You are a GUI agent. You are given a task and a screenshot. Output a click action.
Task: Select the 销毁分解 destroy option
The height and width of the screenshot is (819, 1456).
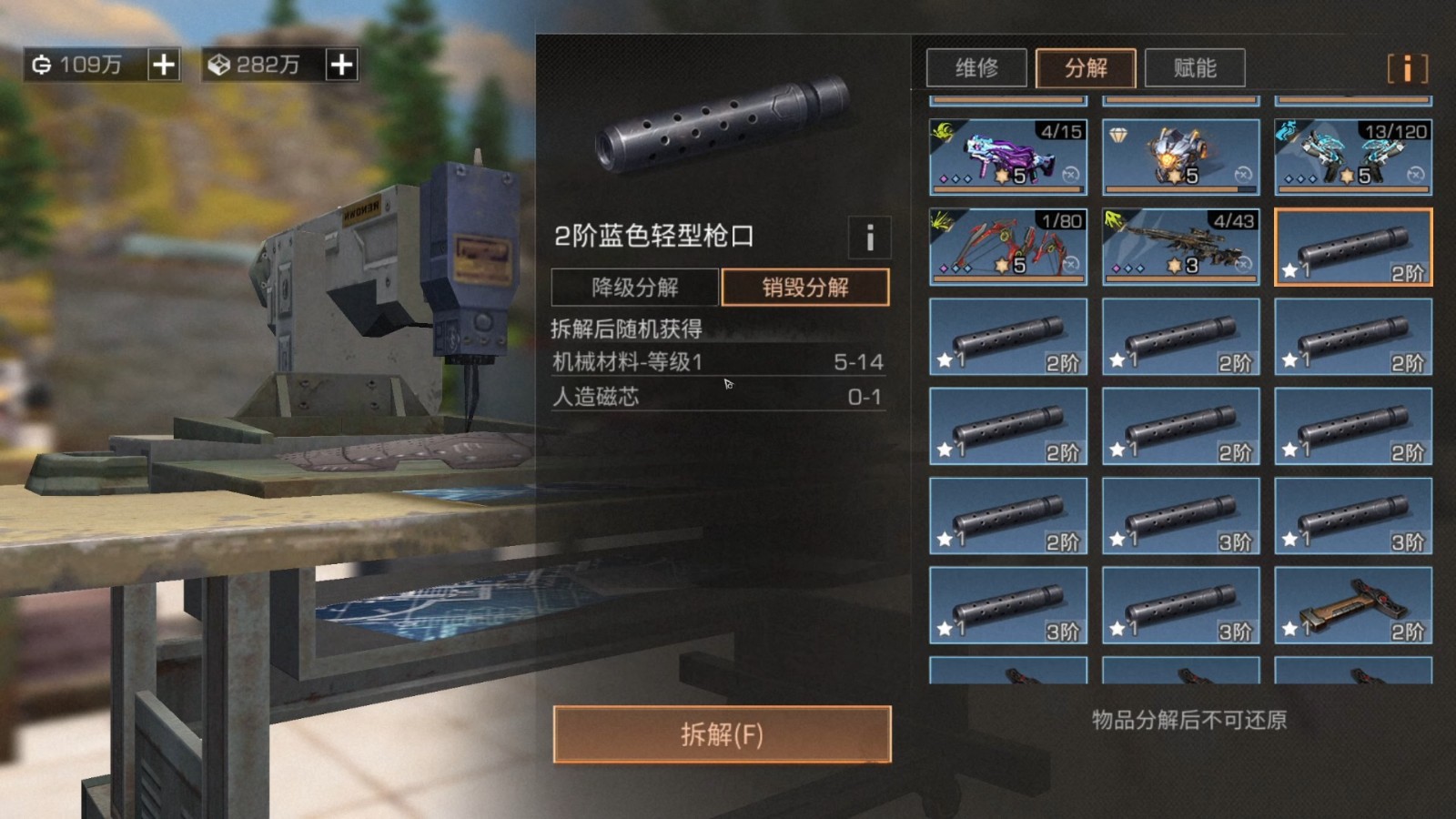pyautogui.click(x=805, y=288)
